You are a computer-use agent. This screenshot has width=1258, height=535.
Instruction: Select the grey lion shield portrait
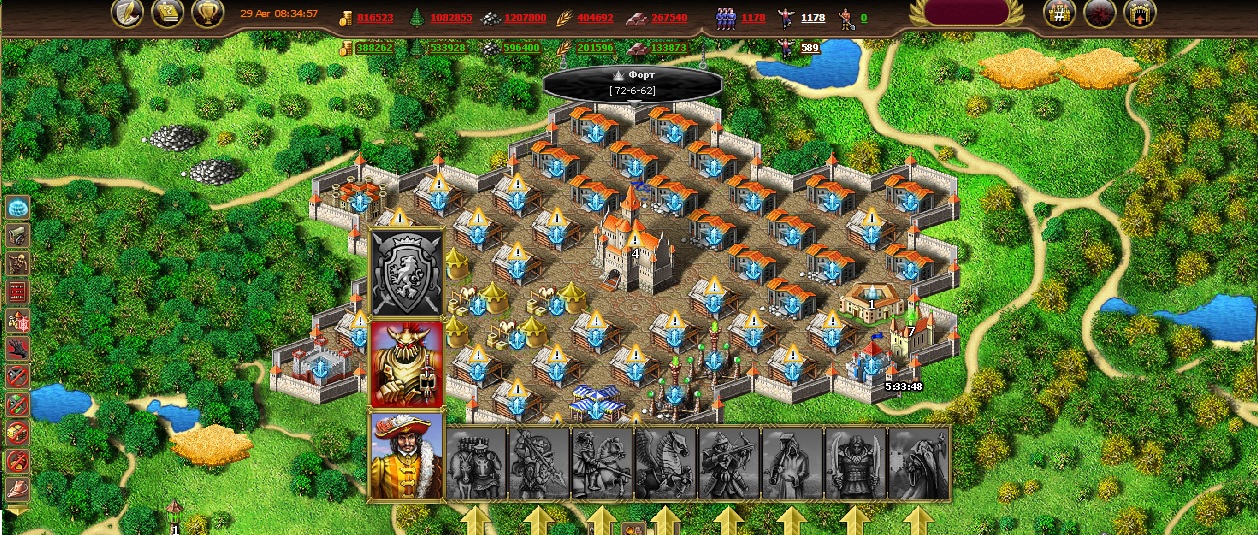coord(407,274)
